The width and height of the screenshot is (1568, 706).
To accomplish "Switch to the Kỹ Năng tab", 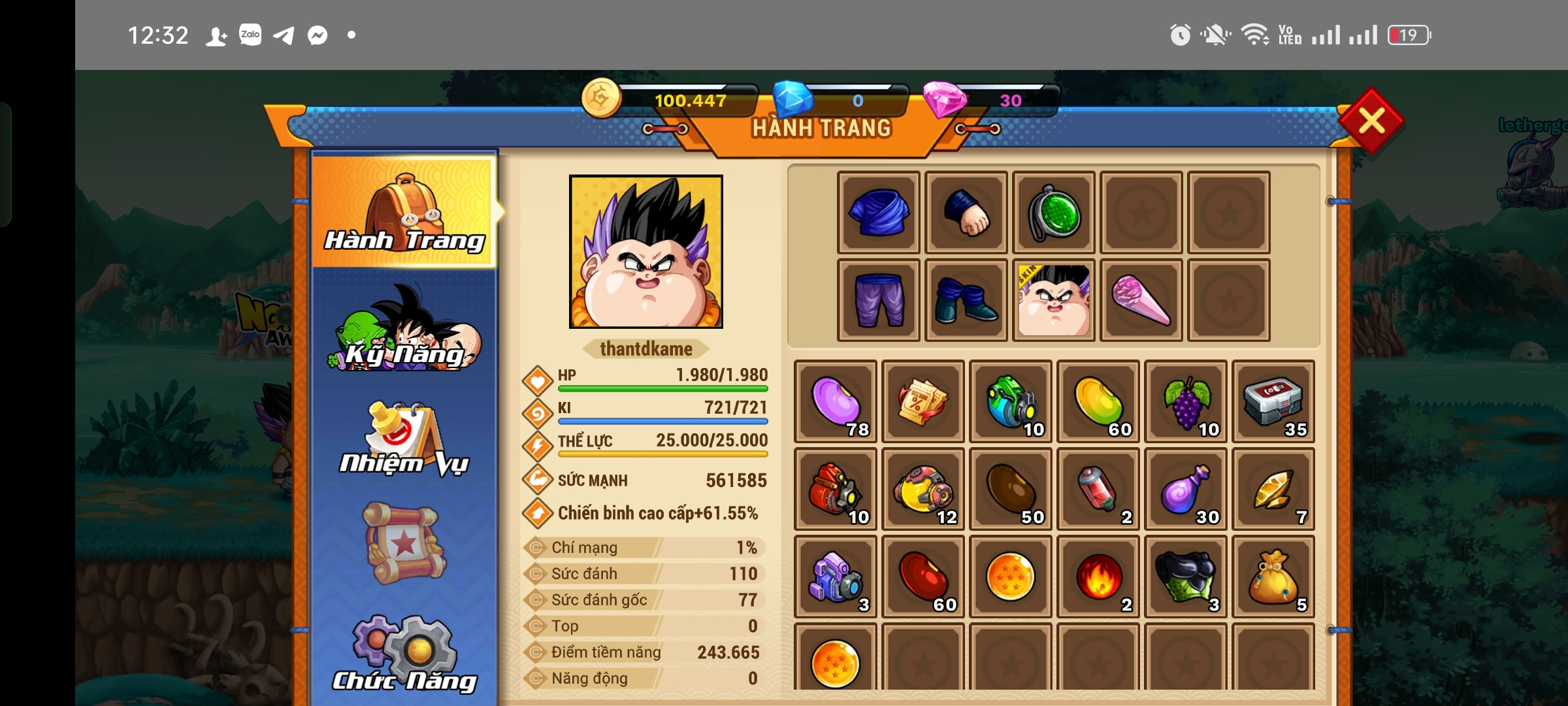I will pyautogui.click(x=405, y=329).
